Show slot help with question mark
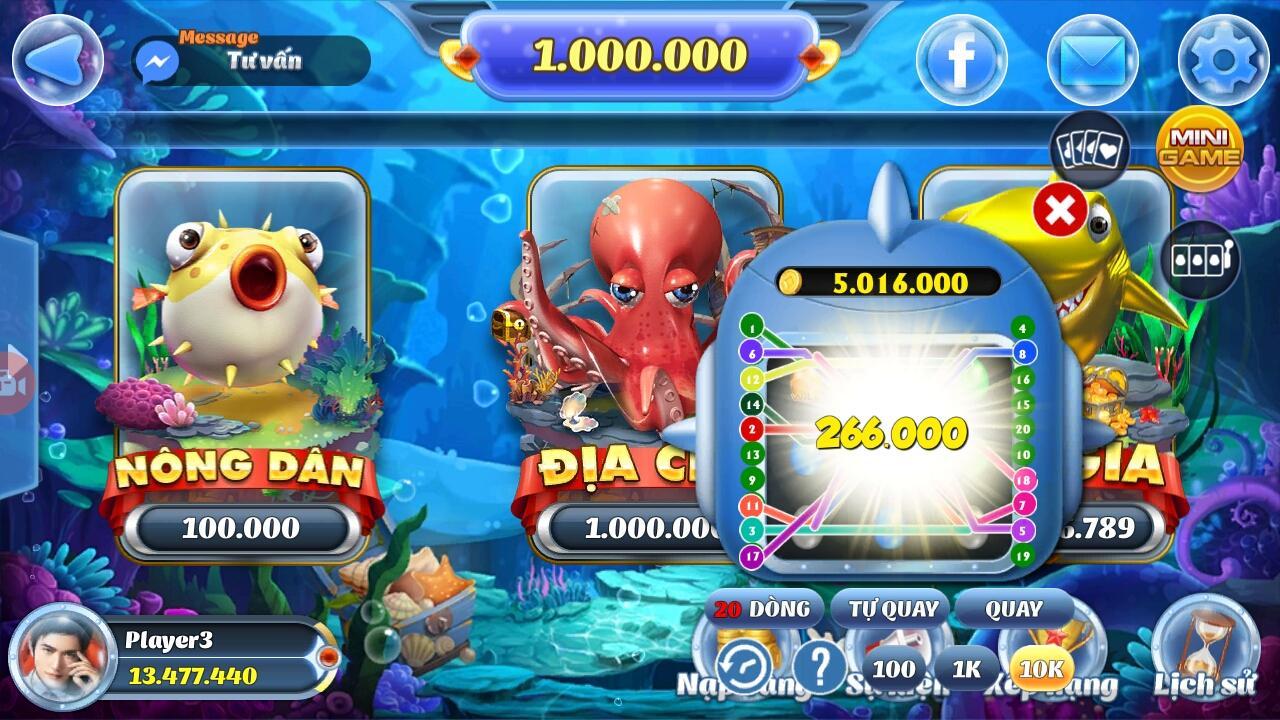The image size is (1280, 720). point(820,665)
